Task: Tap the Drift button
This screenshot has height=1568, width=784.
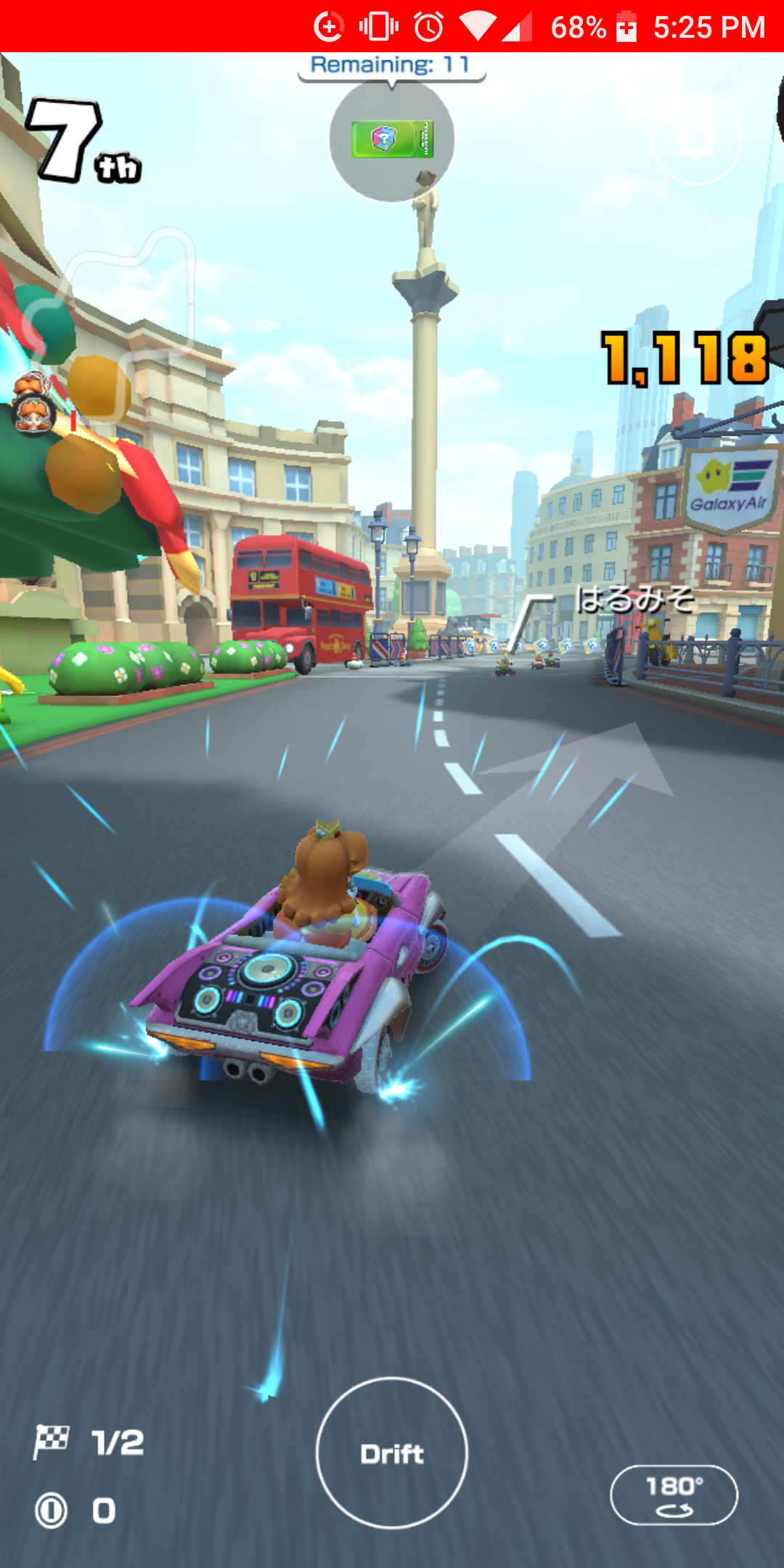Action: point(392,1453)
